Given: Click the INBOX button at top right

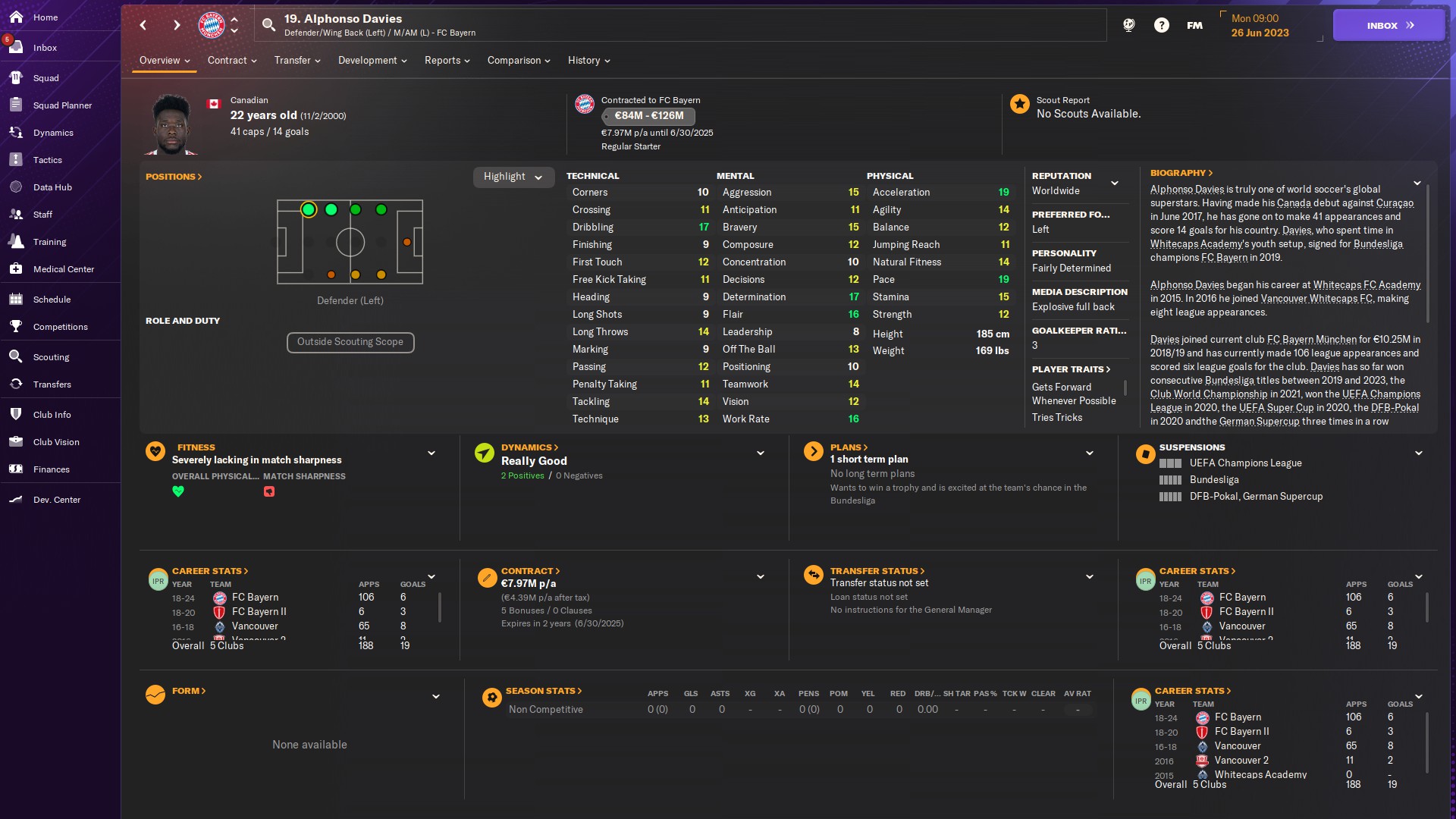Looking at the screenshot, I should coord(1388,25).
